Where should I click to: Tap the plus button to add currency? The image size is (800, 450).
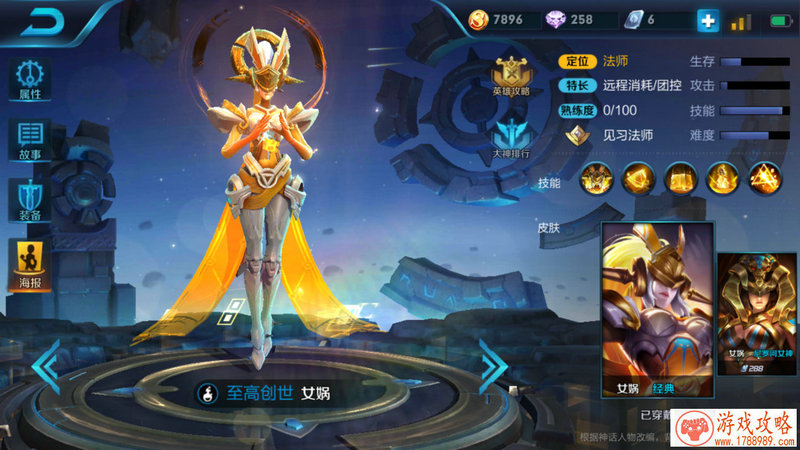coord(708,20)
